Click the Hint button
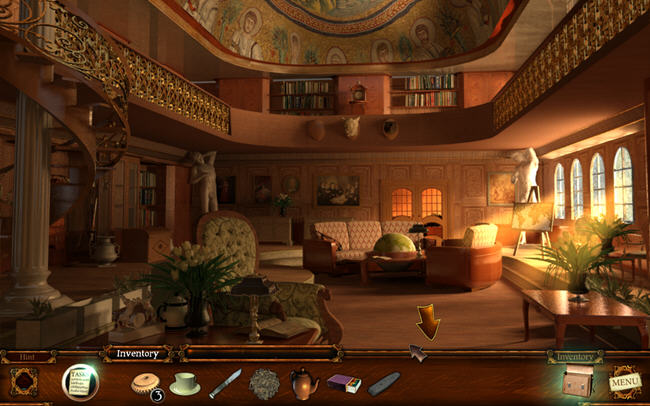 22,354
